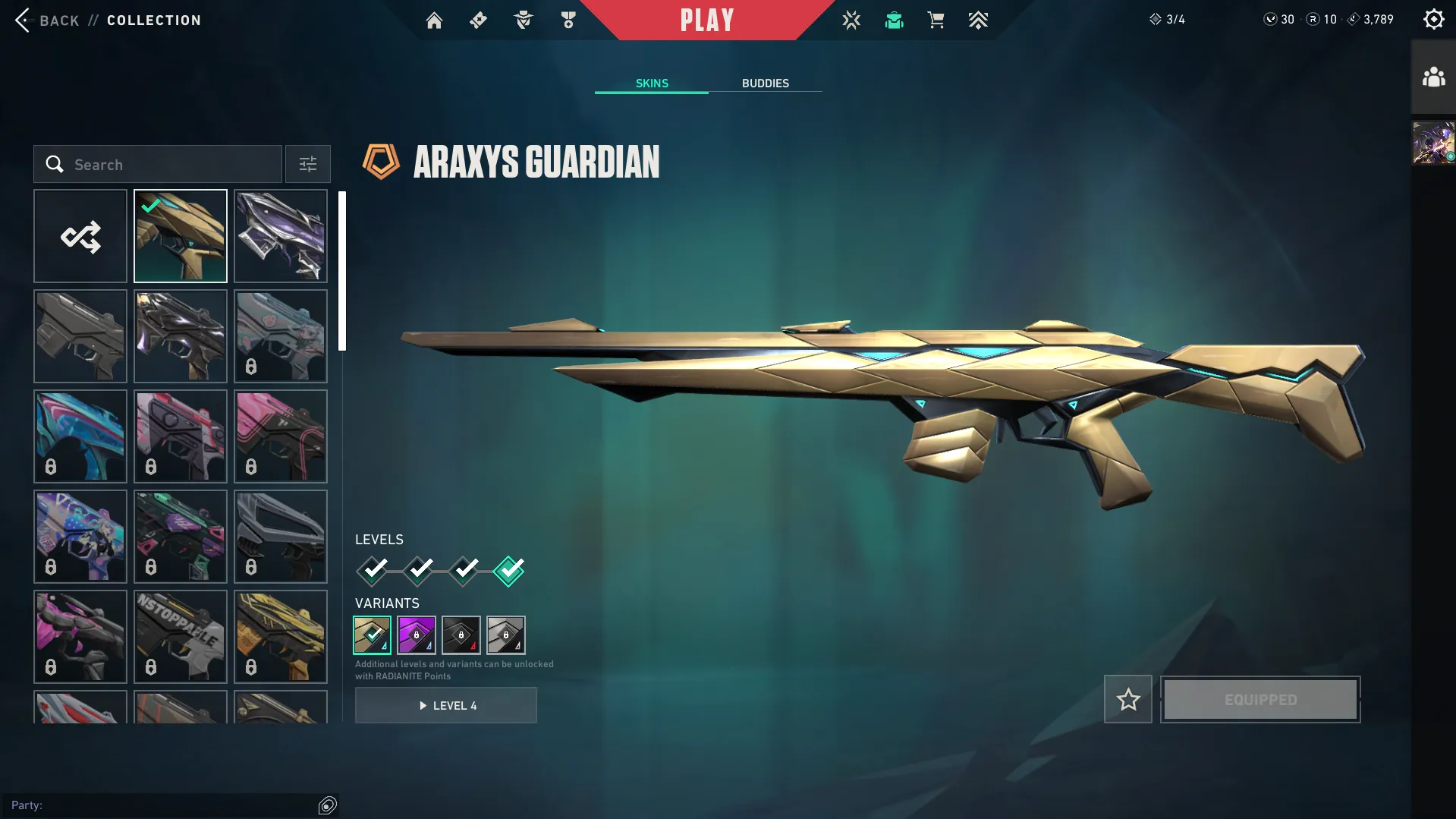Open the game settings gear
Screen dimensions: 1456x819
(x=1433, y=18)
